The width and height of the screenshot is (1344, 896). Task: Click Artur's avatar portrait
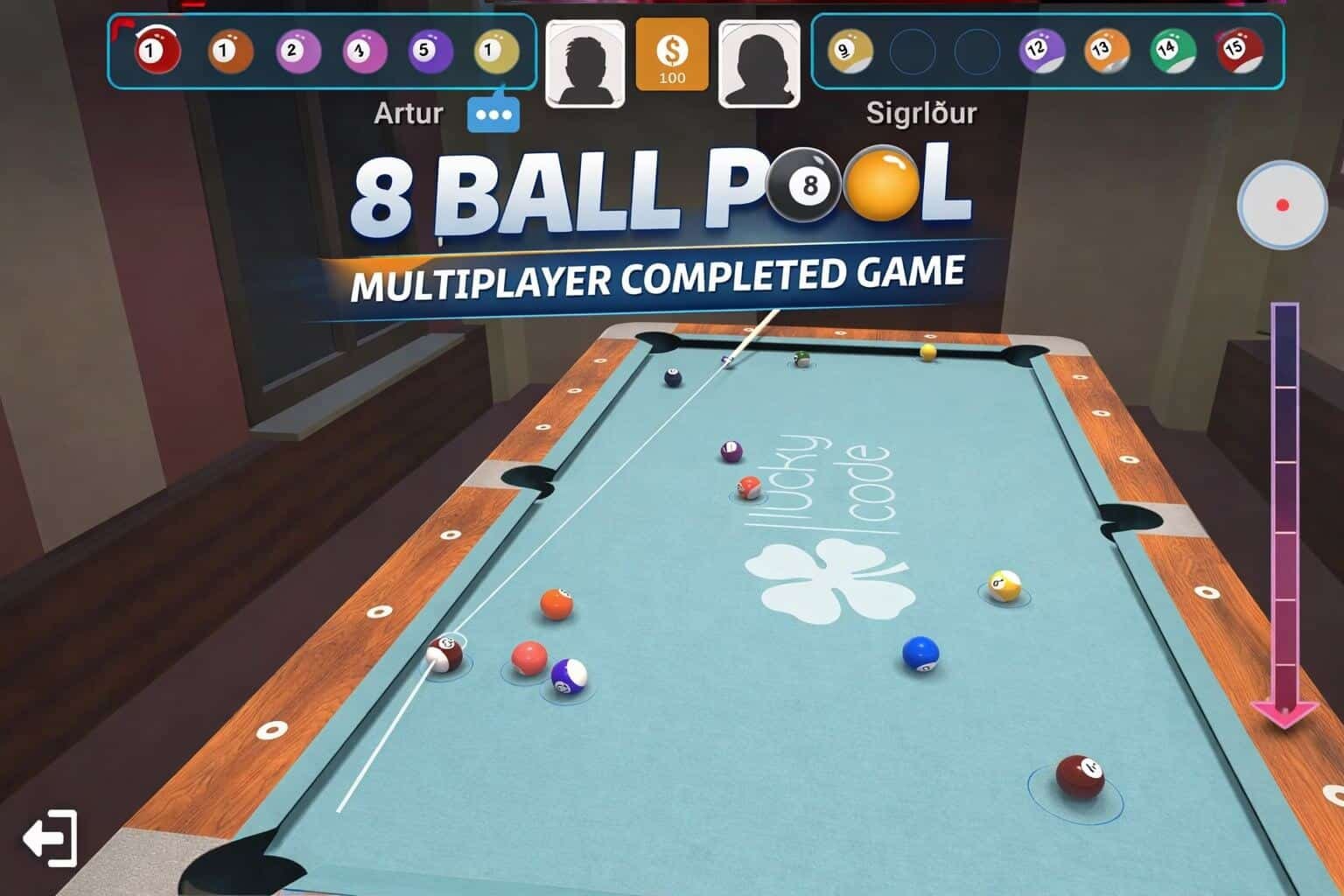(x=584, y=61)
